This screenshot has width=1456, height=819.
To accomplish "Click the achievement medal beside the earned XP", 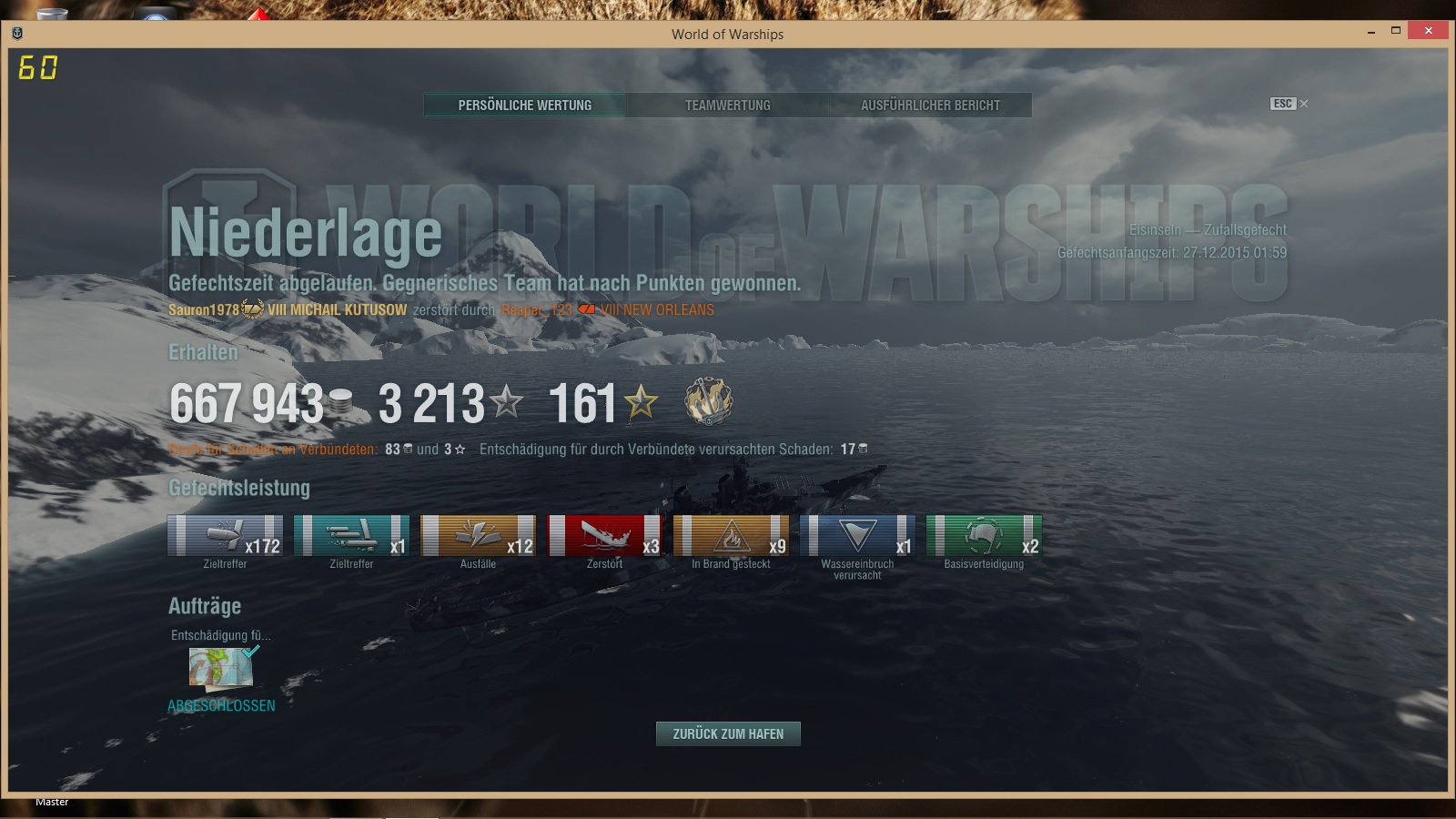I will tap(708, 401).
